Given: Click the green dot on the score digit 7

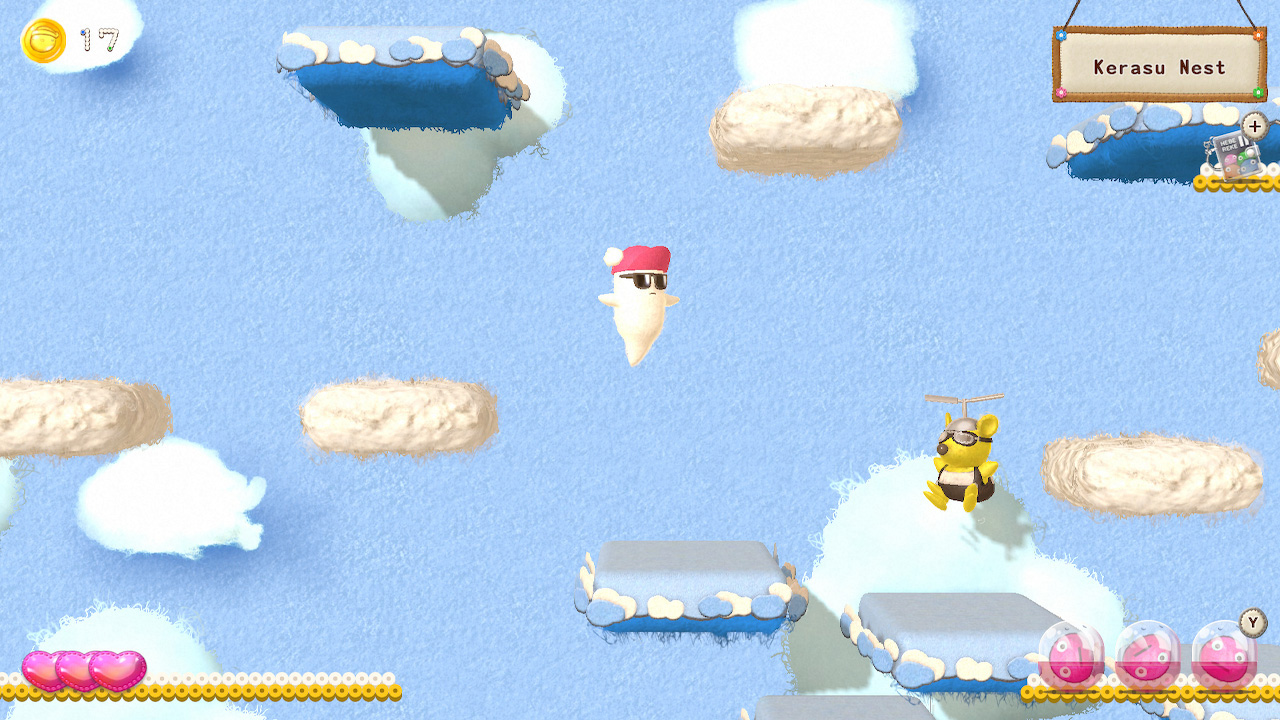Looking at the screenshot, I should tap(110, 48).
